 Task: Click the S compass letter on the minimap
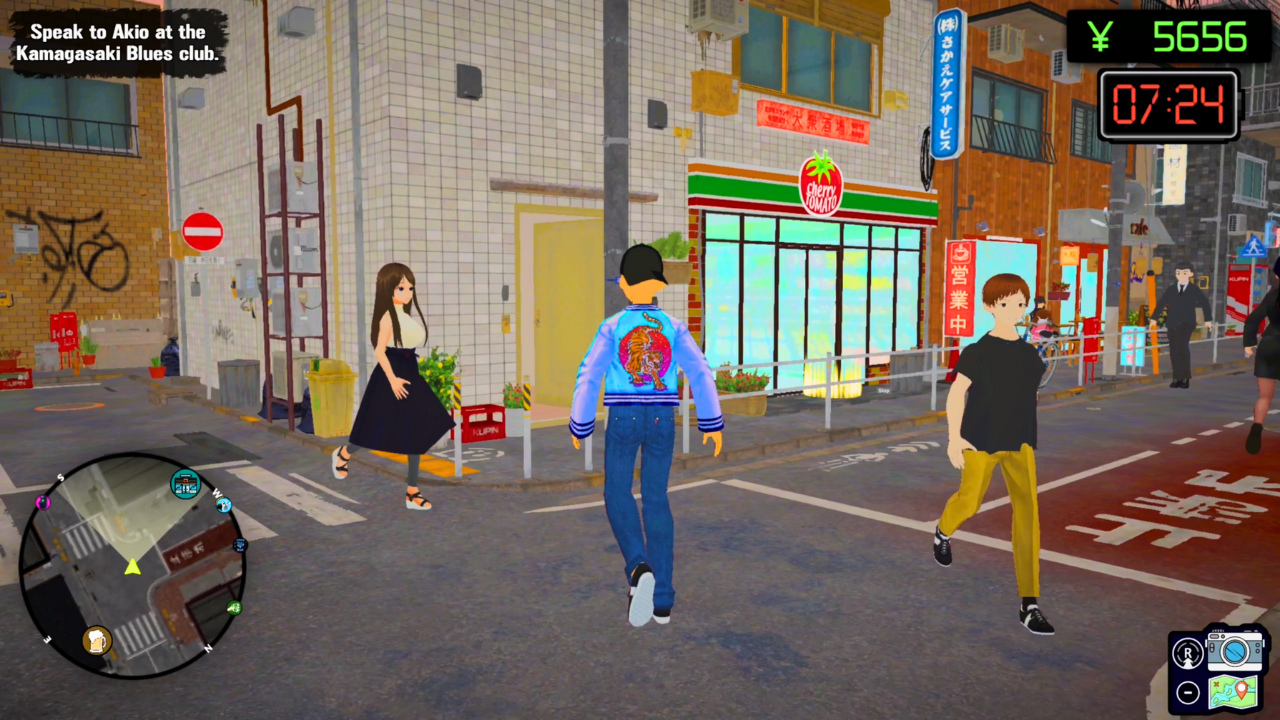[59, 477]
